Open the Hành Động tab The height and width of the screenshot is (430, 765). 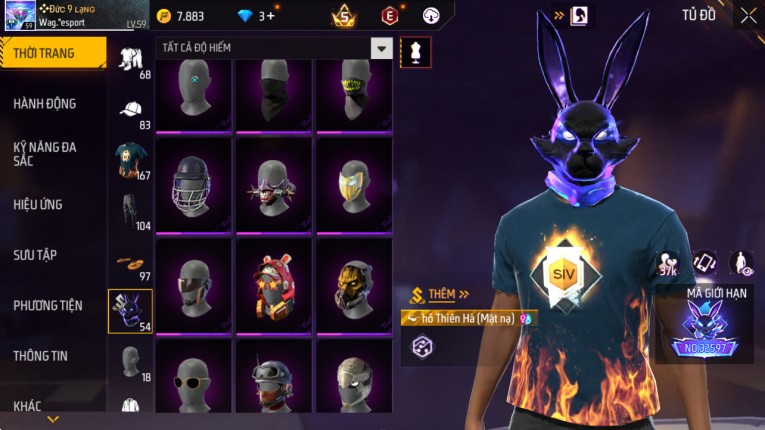(47, 104)
